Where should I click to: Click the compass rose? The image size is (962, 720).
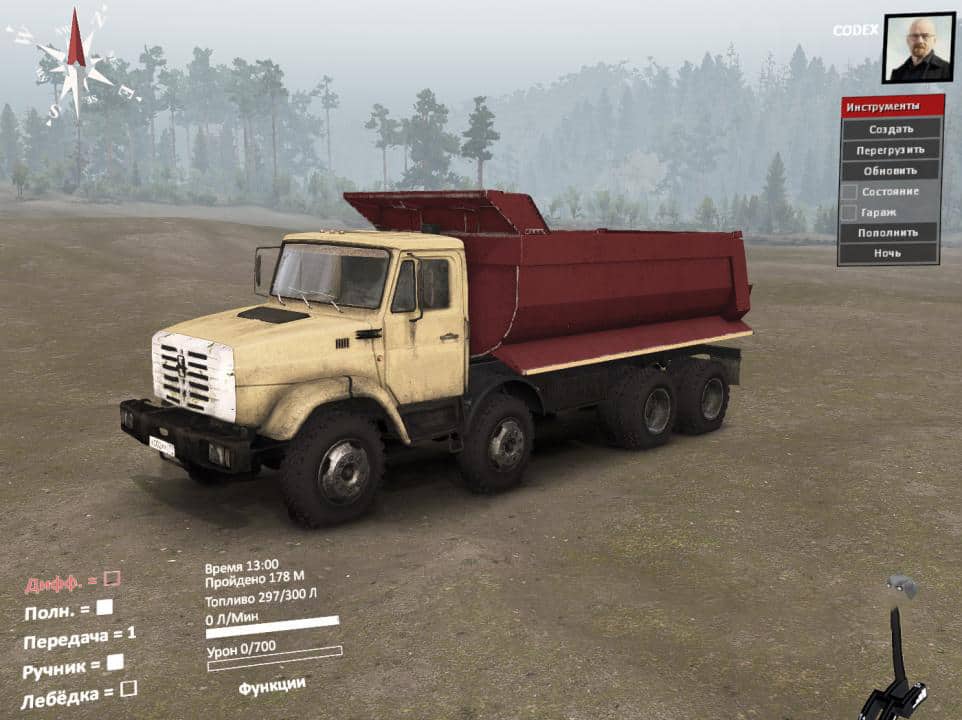[x=75, y=62]
